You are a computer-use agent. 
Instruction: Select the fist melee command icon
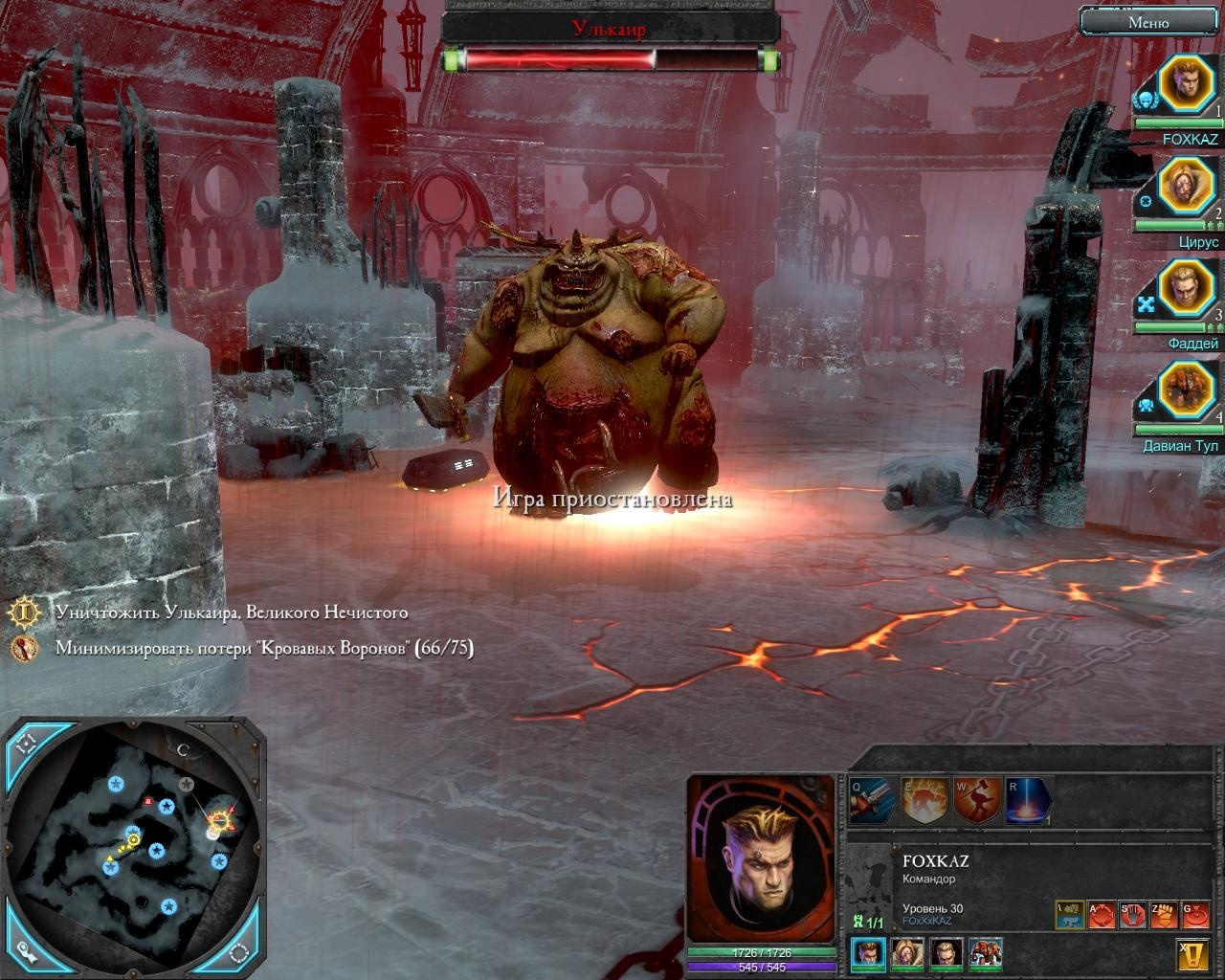(x=1163, y=915)
